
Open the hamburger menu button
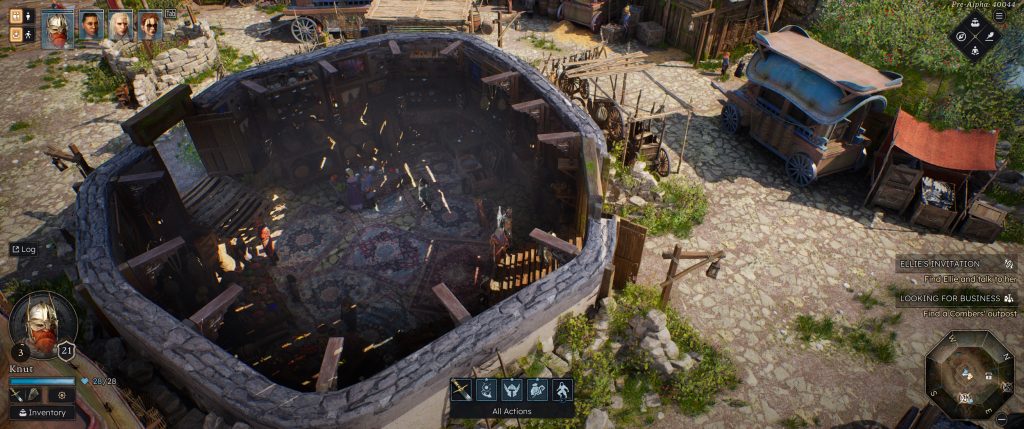click(999, 16)
